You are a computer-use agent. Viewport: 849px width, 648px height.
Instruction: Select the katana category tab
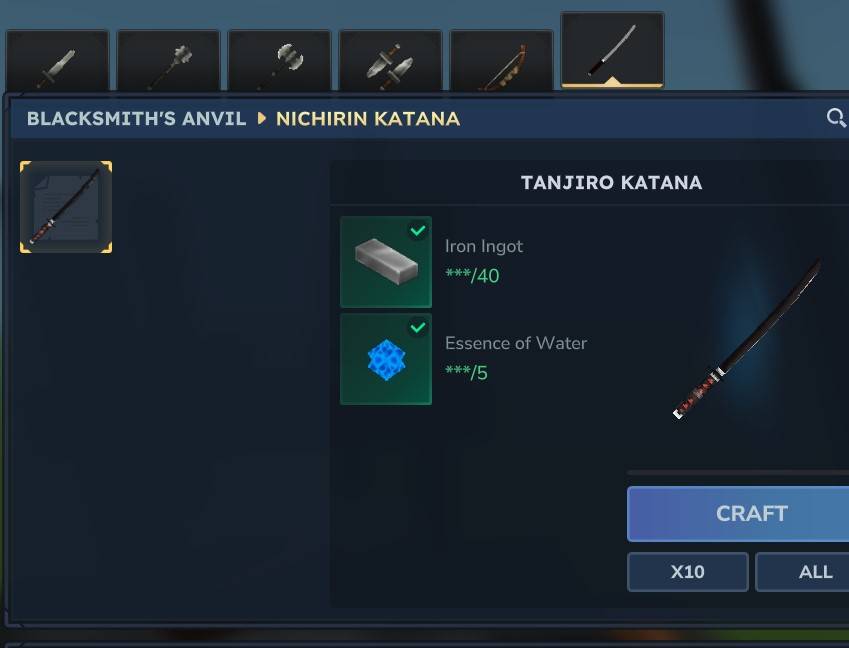(x=612, y=50)
